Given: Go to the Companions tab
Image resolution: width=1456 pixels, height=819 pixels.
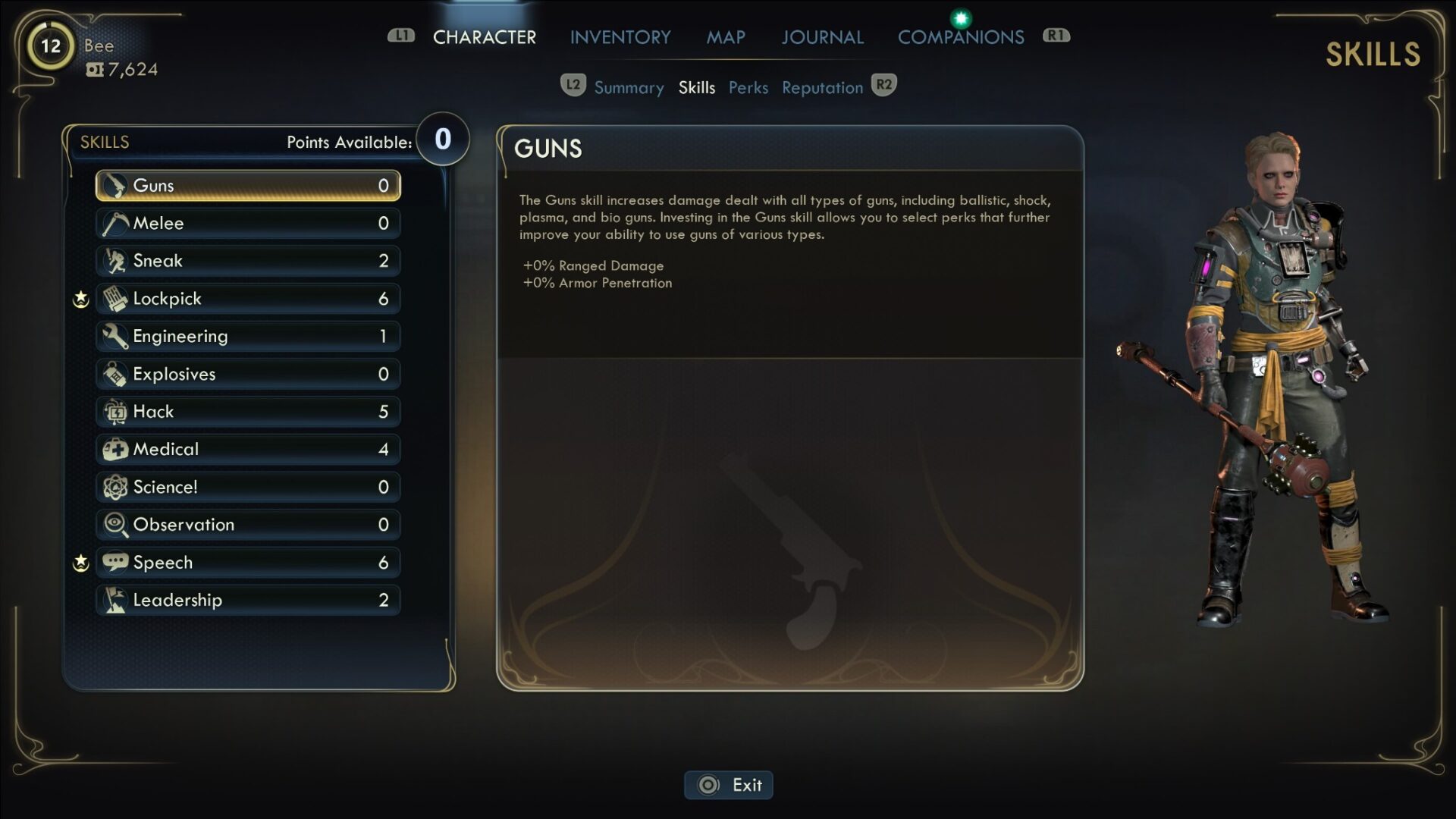Looking at the screenshot, I should click(x=960, y=37).
